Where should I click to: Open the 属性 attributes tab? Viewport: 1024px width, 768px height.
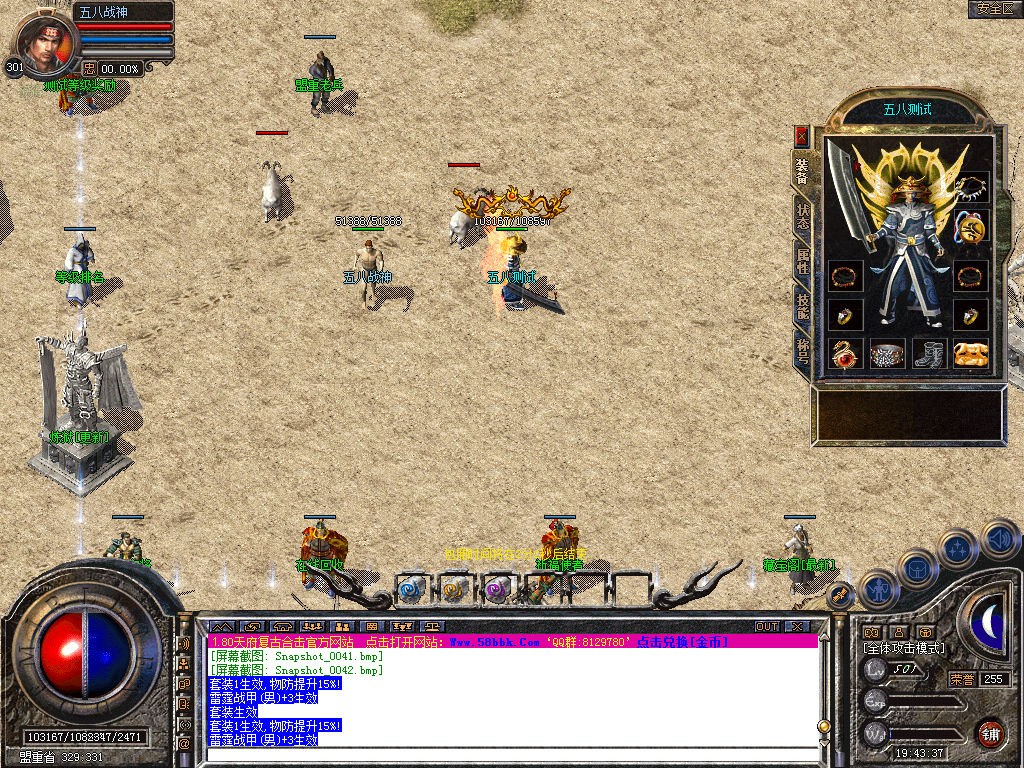(803, 262)
